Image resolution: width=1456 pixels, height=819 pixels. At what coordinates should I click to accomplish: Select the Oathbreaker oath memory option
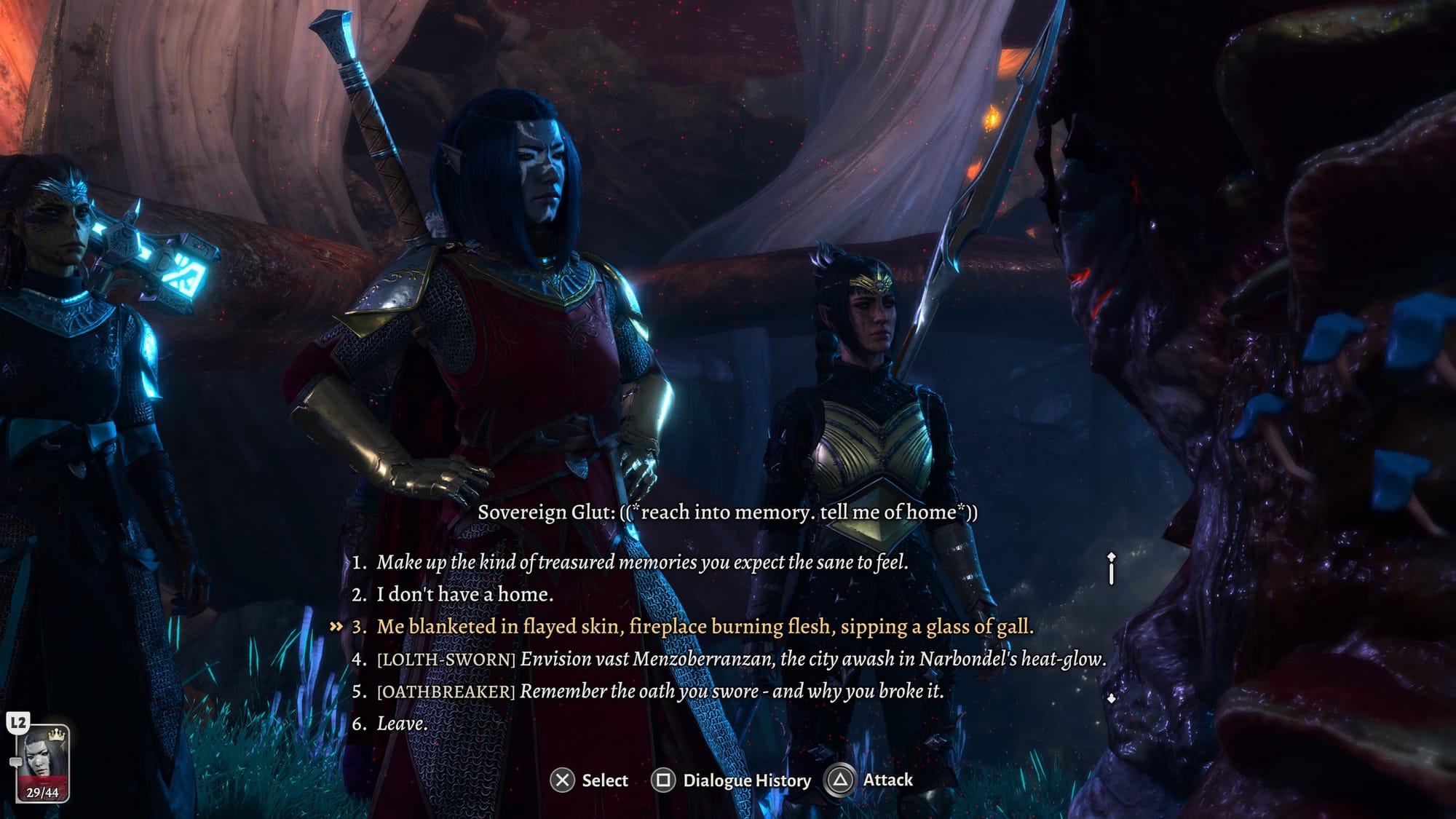pos(659,691)
